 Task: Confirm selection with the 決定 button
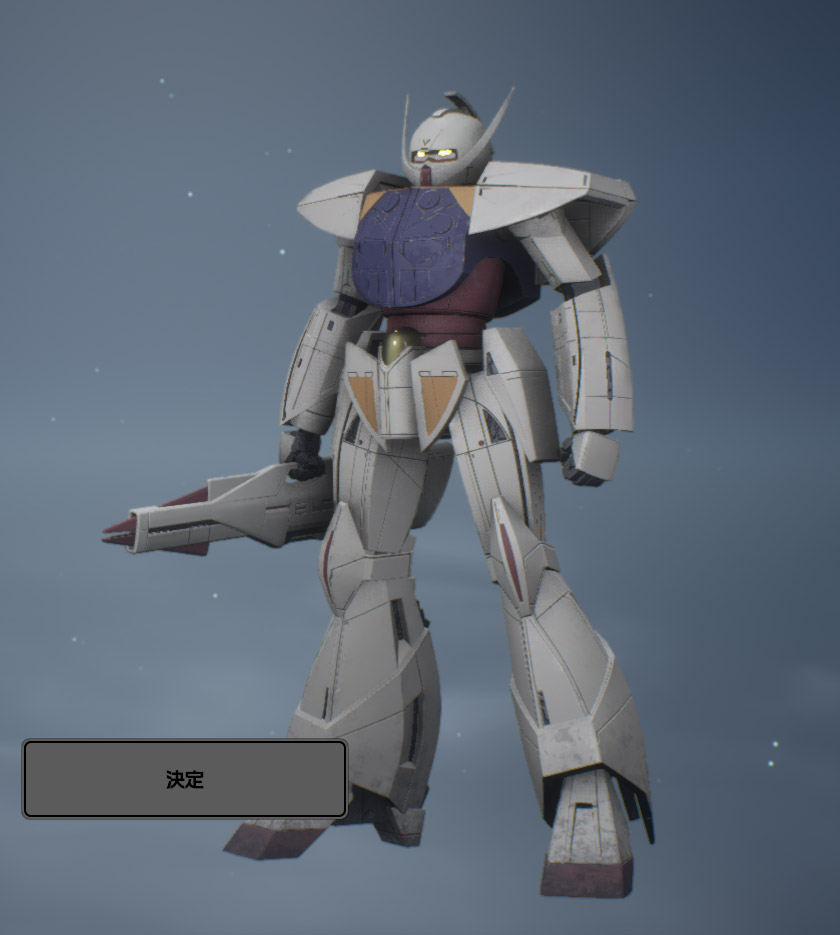coord(185,779)
